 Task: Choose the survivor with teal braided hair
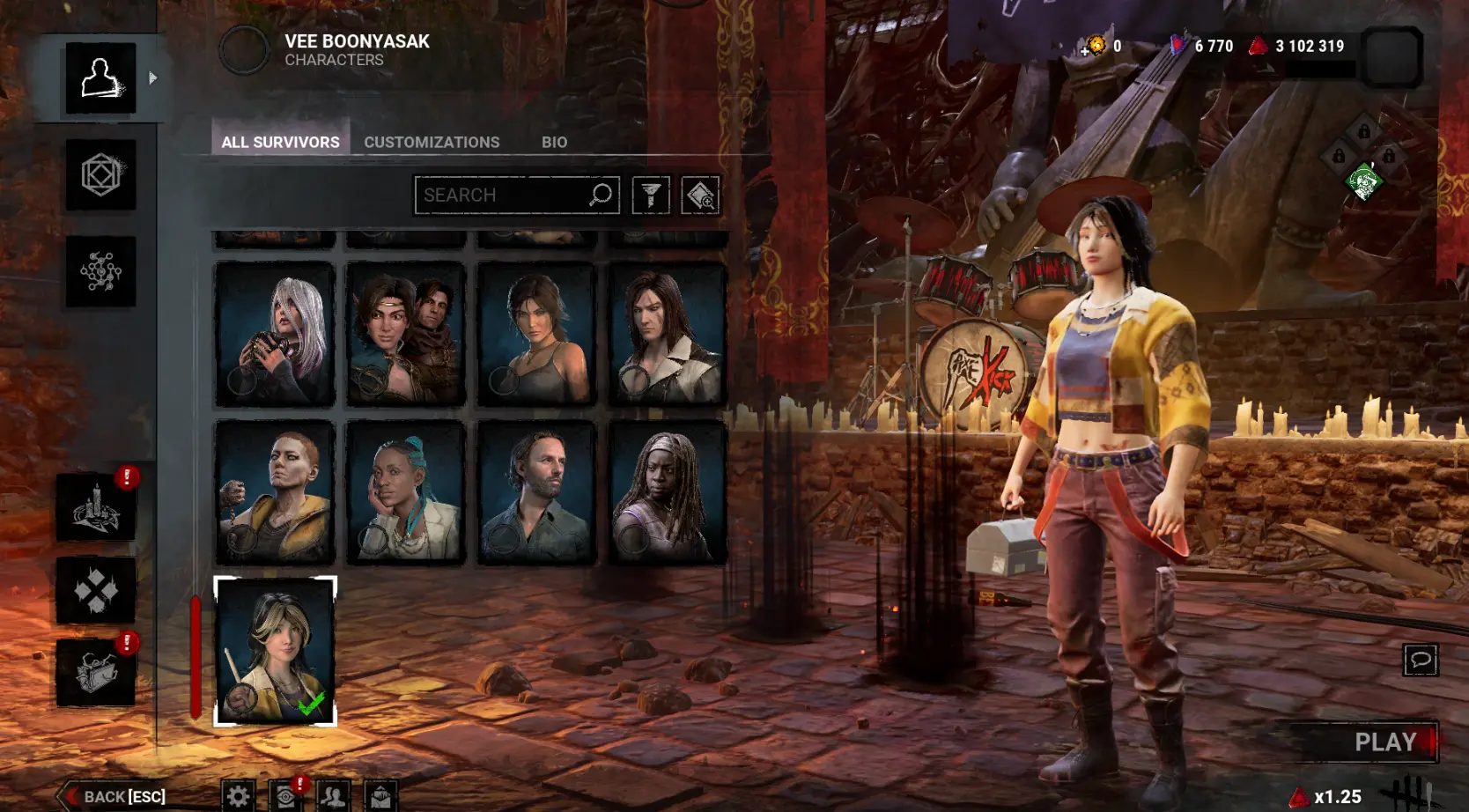click(x=405, y=492)
